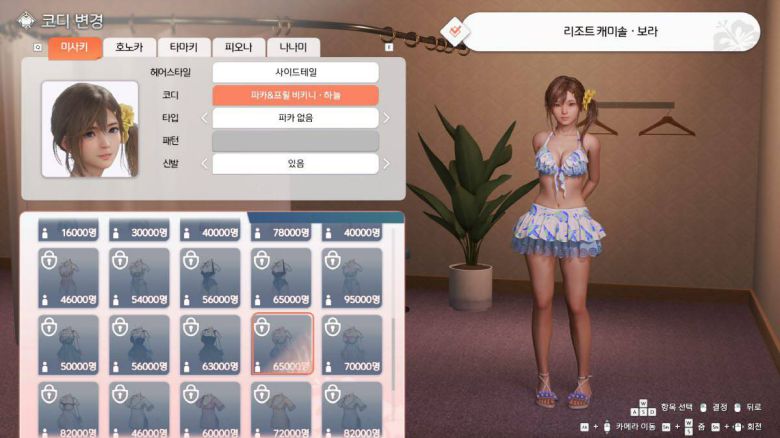Image resolution: width=780 pixels, height=438 pixels.
Task: Open the 헤어스타일 사이드테일 field
Action: pyautogui.click(x=295, y=73)
